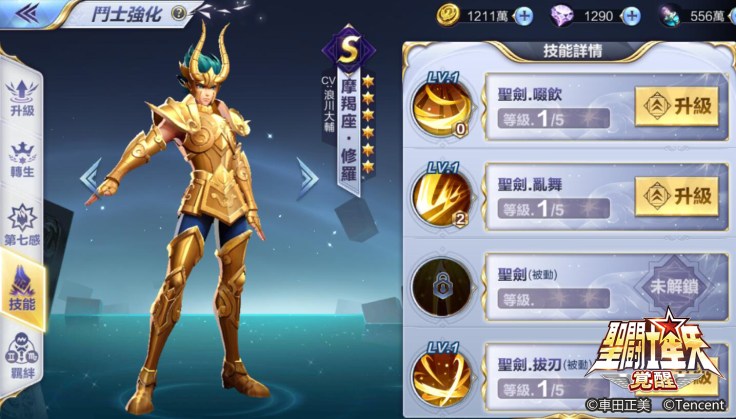Open the help question mark icon
The image size is (736, 419).
click(x=178, y=13)
